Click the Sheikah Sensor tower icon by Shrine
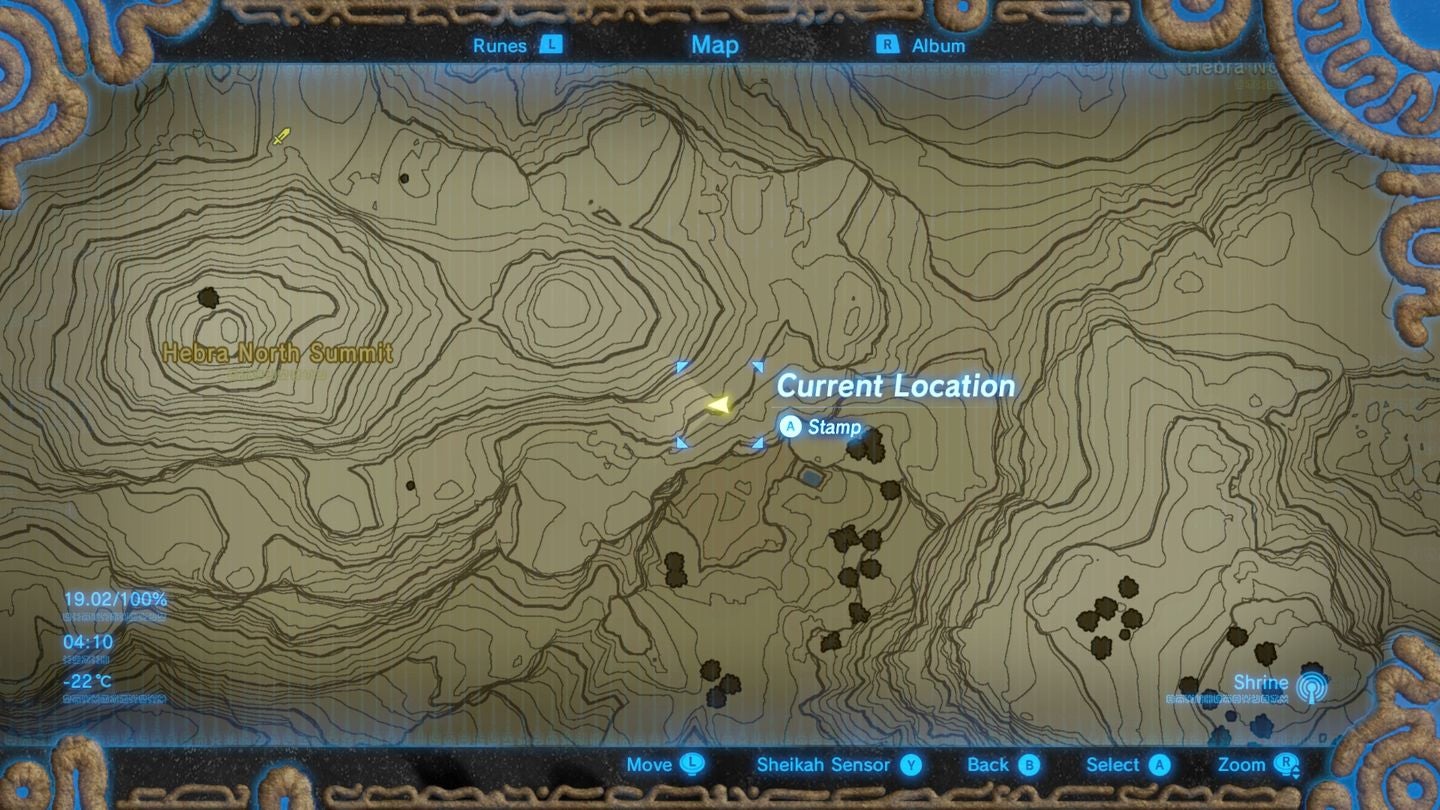Screen dimensions: 1440x810 pos(1313,686)
